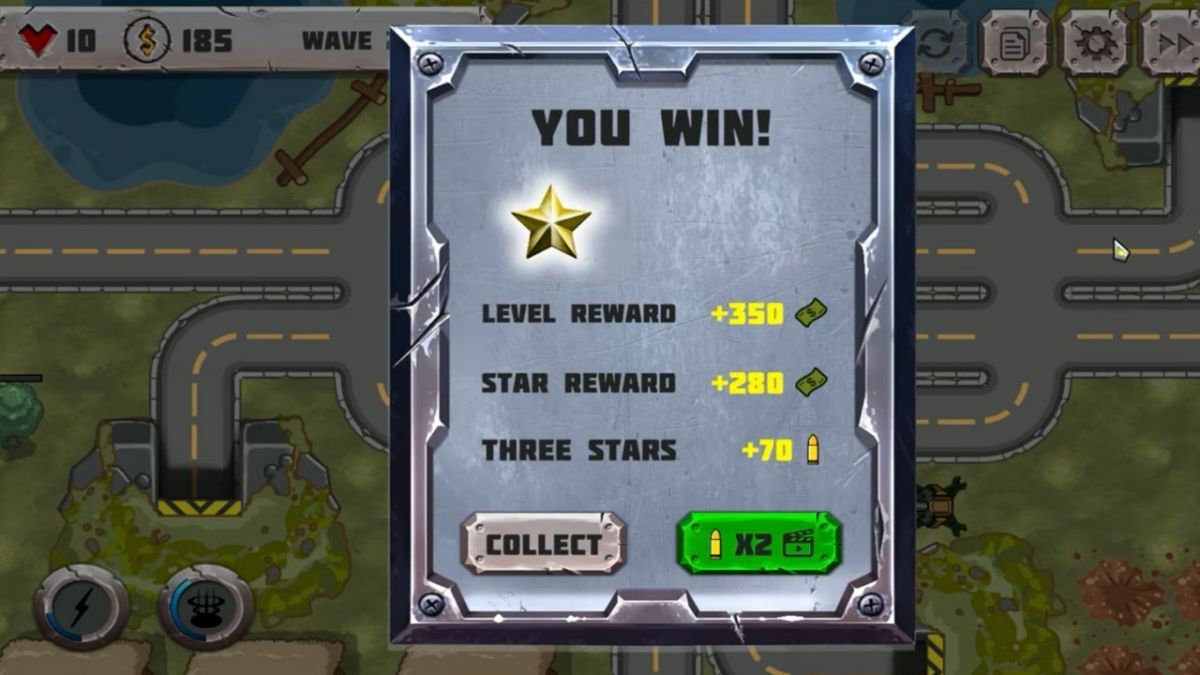Use the teleport beam ability
Screen dimensions: 1200x675
click(205, 607)
